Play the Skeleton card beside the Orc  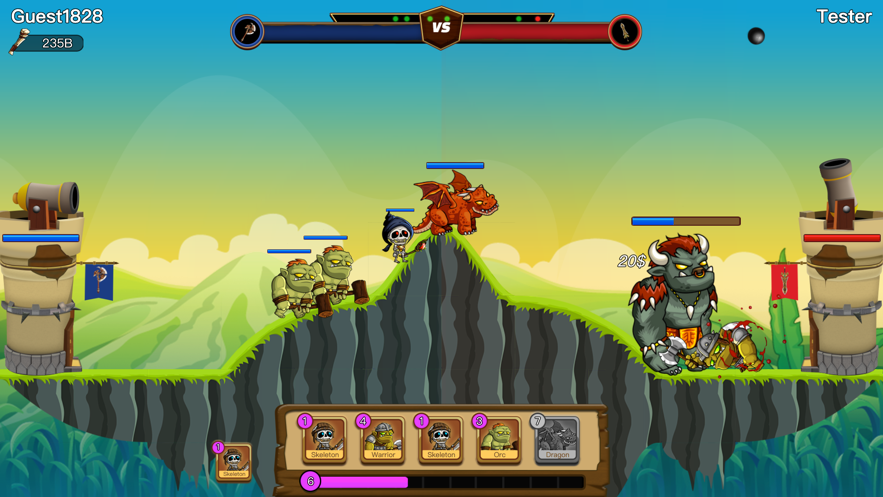point(440,439)
